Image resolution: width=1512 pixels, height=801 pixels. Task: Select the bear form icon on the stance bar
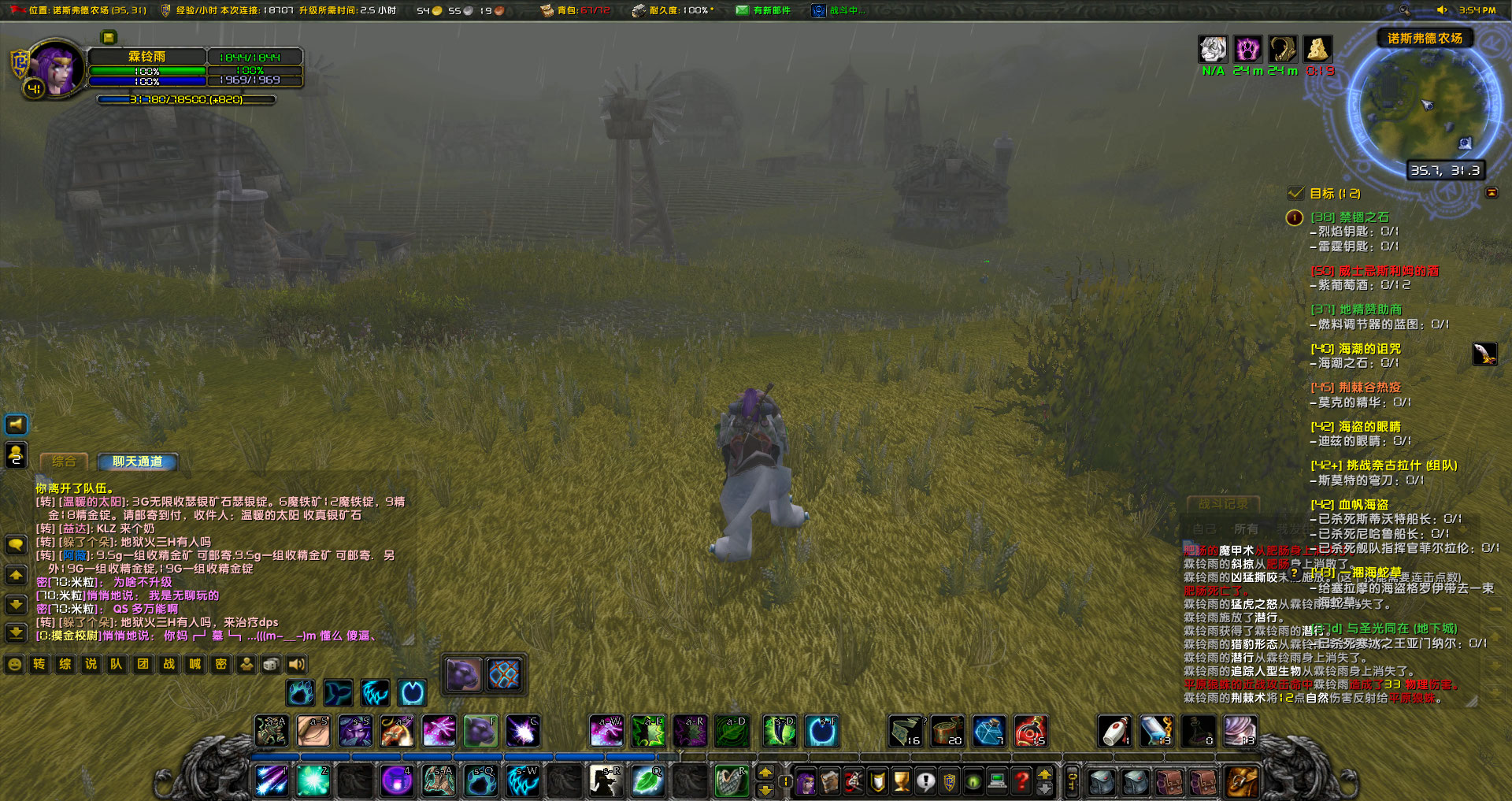(299, 694)
